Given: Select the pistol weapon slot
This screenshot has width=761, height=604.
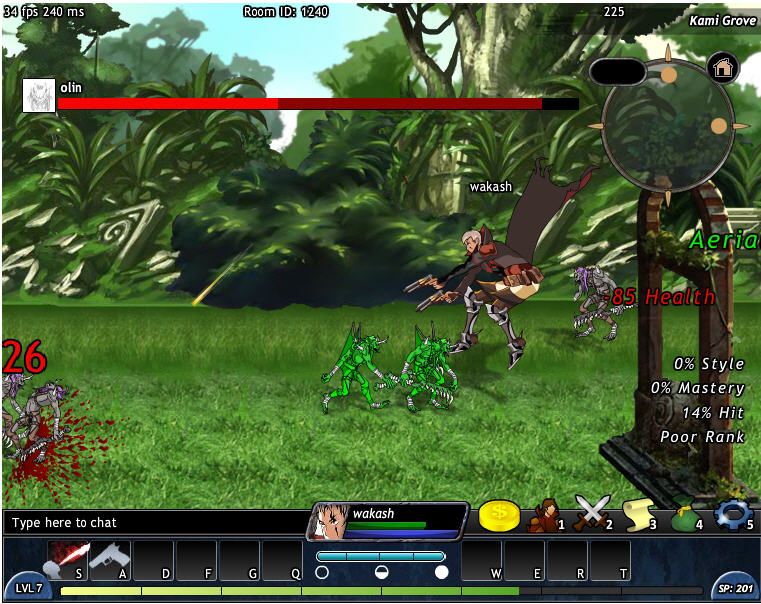Looking at the screenshot, I should [110, 560].
